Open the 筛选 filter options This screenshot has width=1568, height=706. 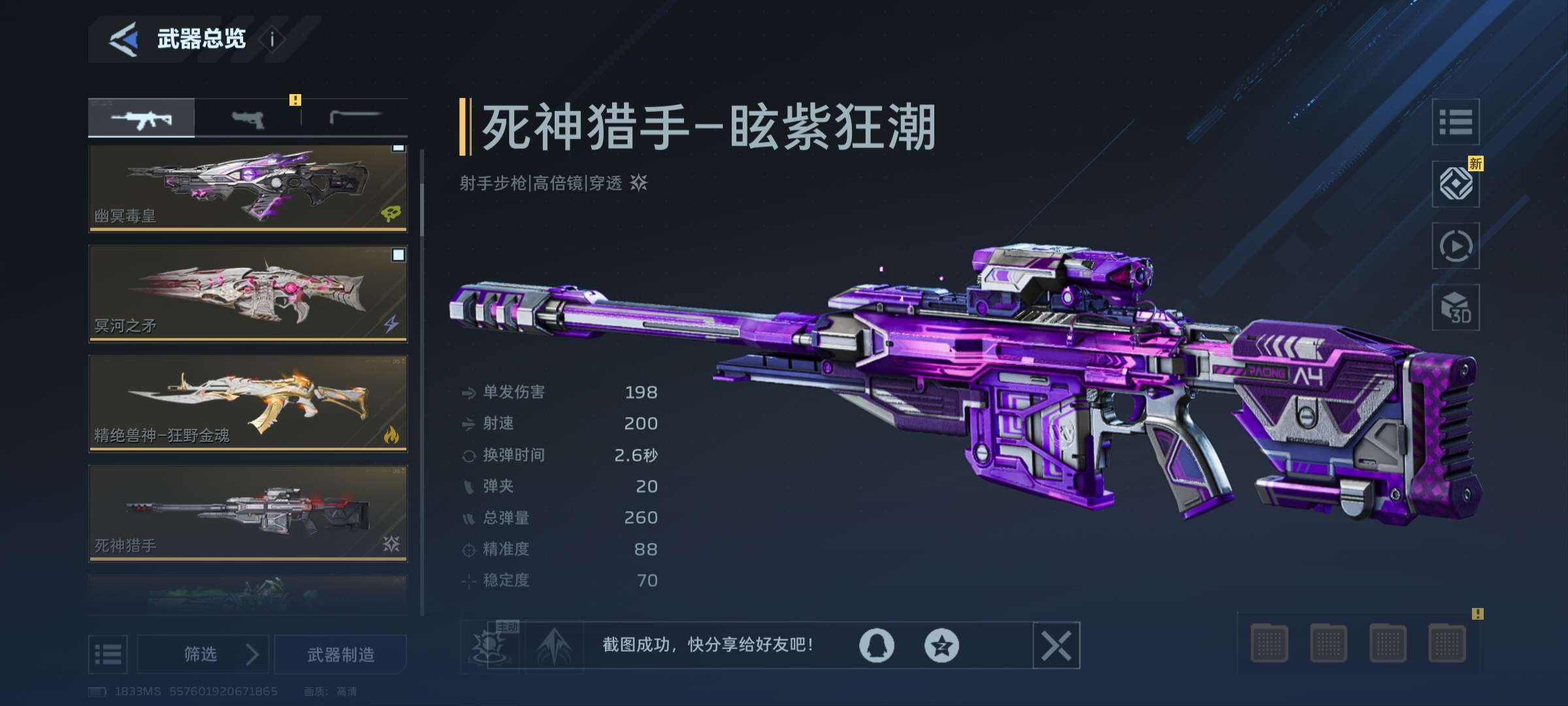203,654
